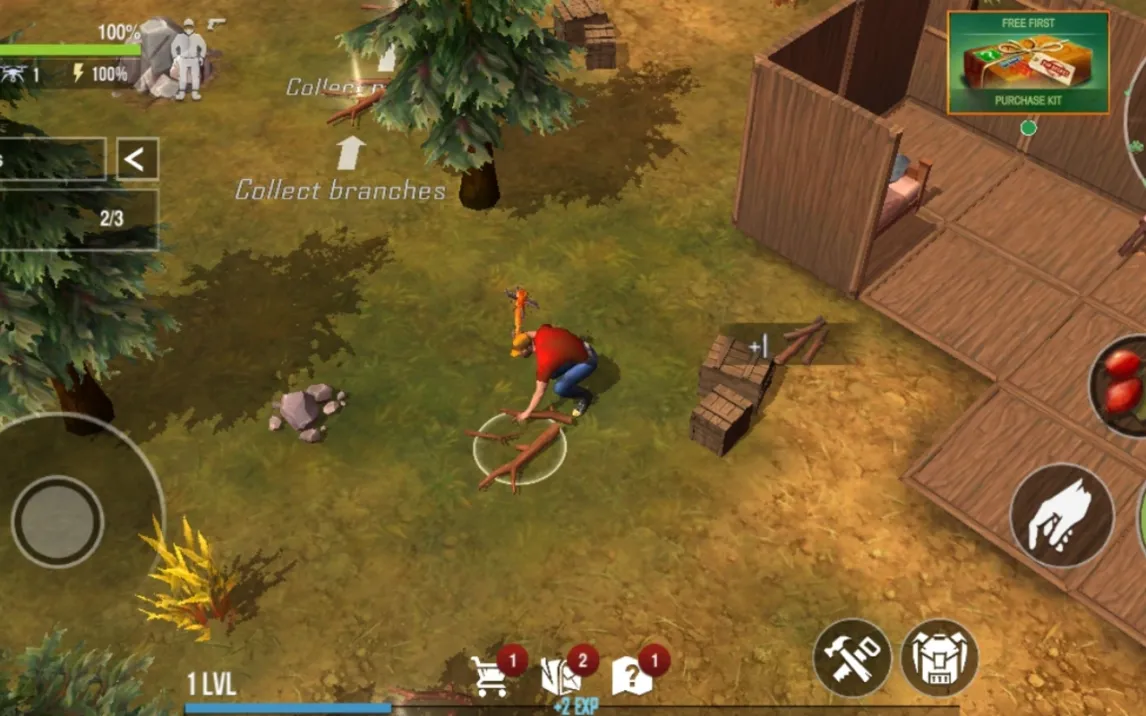
Task: Open the backpack inventory
Action: (x=939, y=657)
